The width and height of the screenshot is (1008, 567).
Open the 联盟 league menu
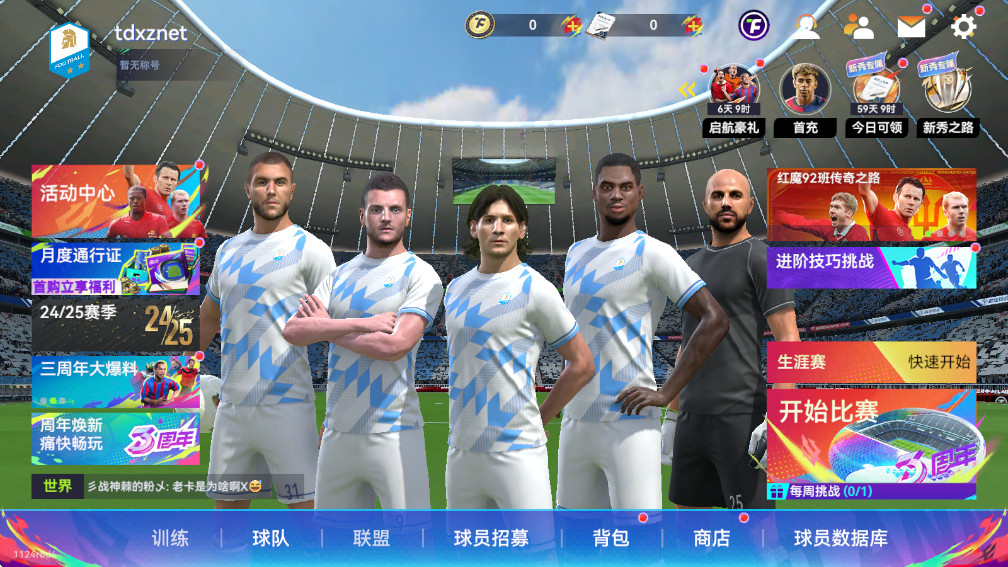click(x=371, y=538)
